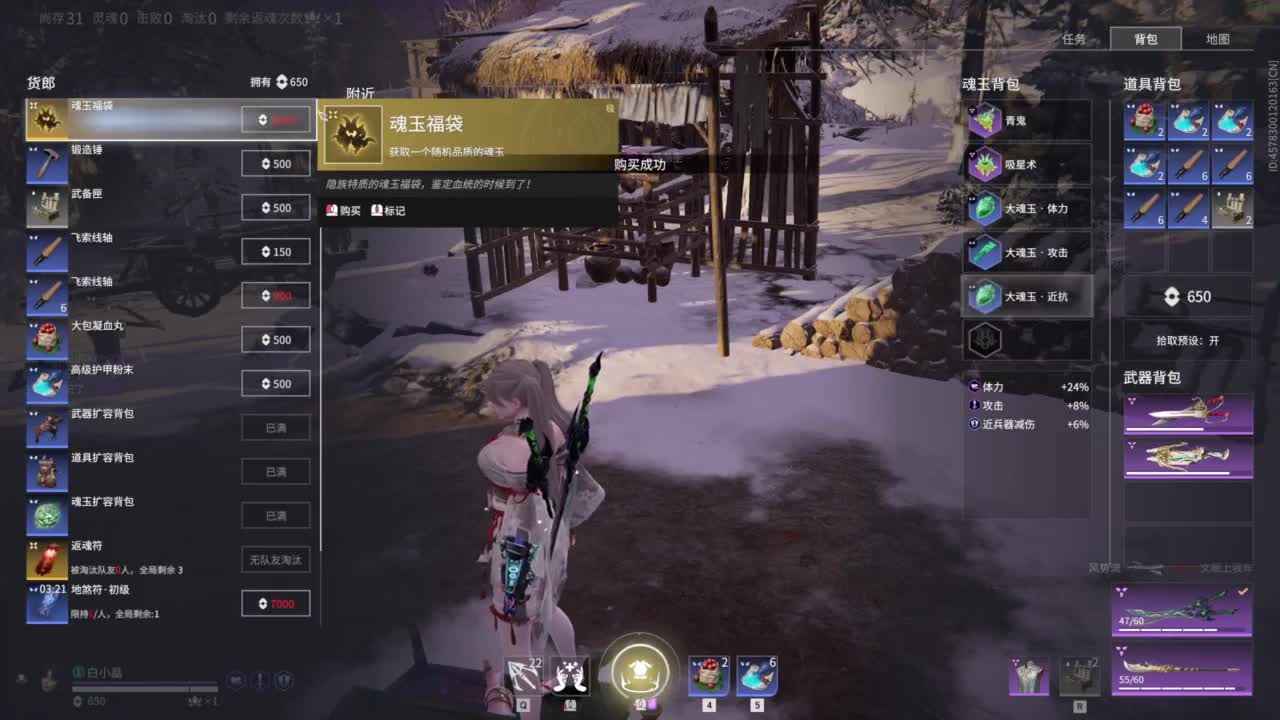The width and height of the screenshot is (1280, 720).
Task: Select the 青鬼 soul jade icon
Action: 985,120
